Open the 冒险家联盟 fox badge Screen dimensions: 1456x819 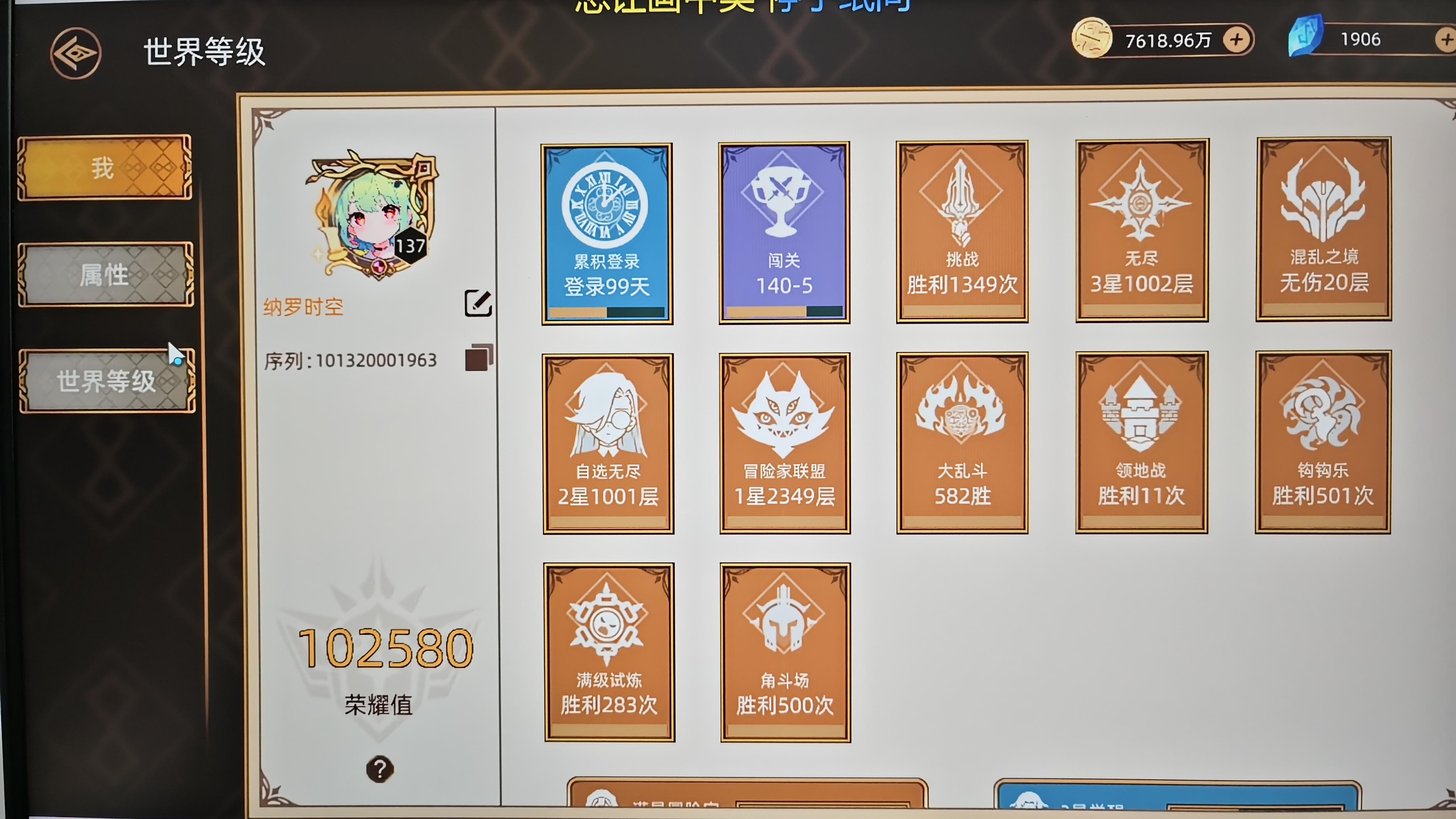(784, 444)
